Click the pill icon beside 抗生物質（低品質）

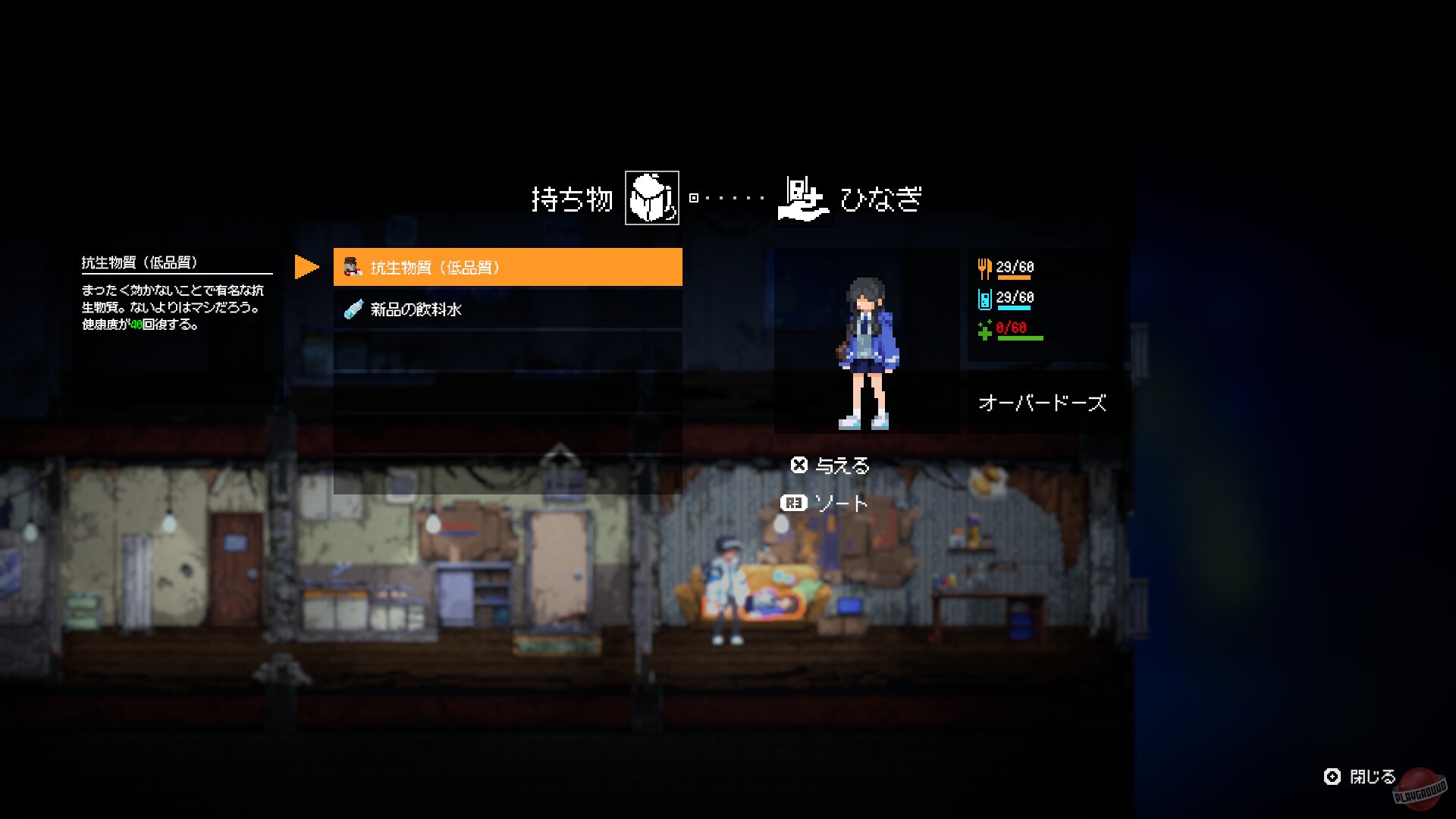351,266
